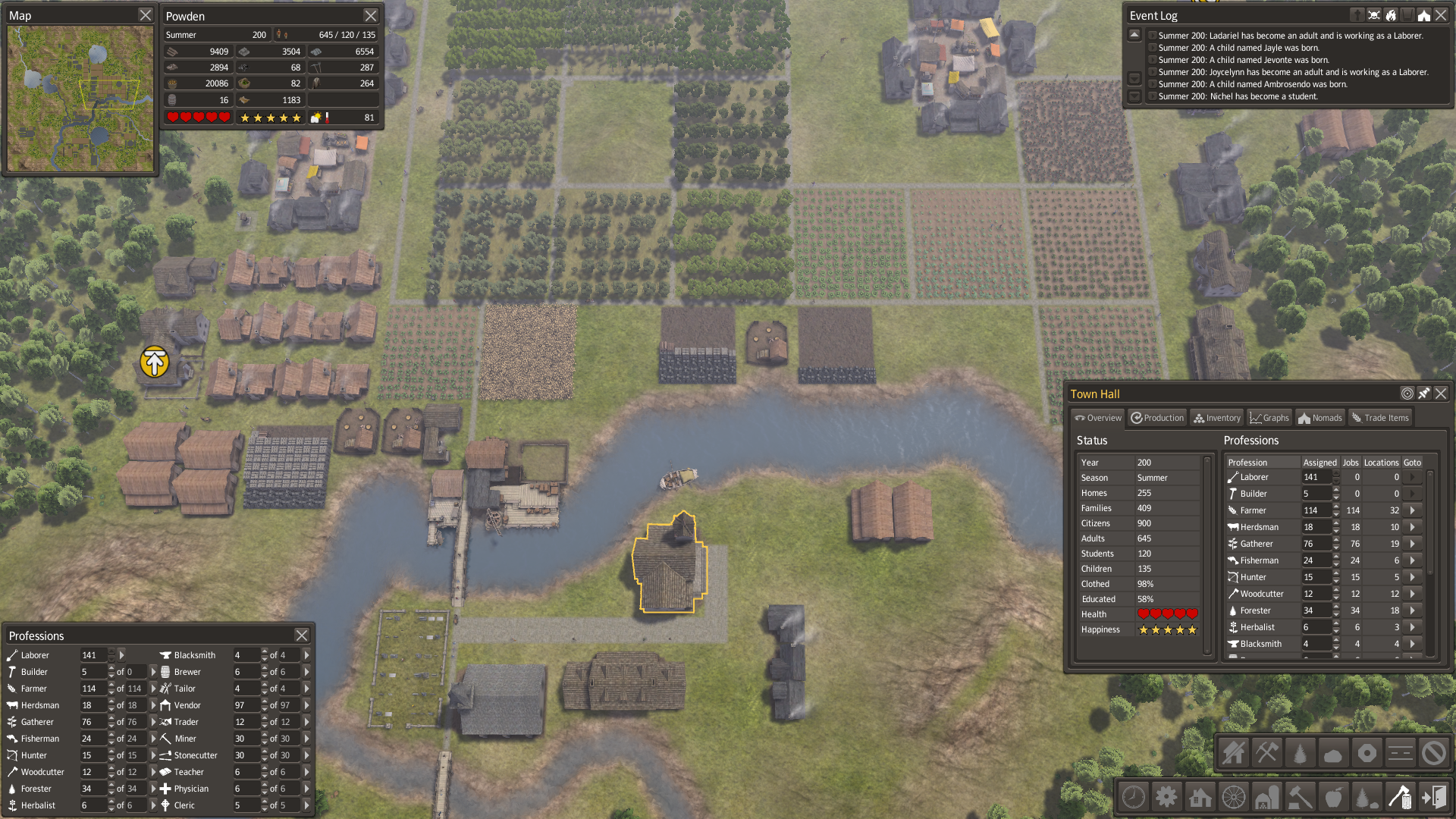
Task: Open the gear tools and reports menu
Action: pos(1166,797)
